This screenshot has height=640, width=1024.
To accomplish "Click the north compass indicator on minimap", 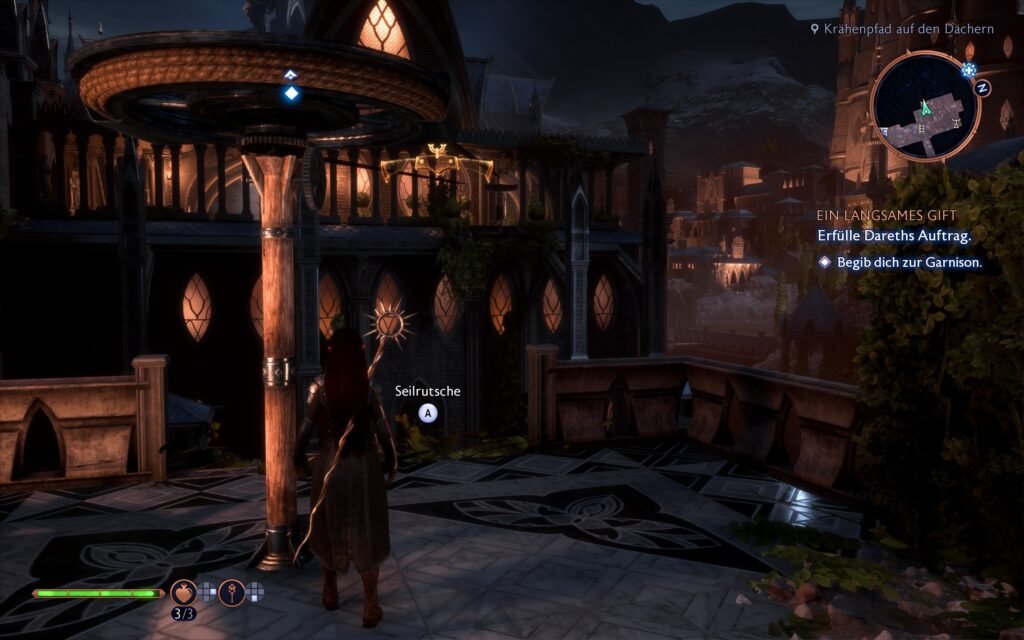I will (x=982, y=87).
